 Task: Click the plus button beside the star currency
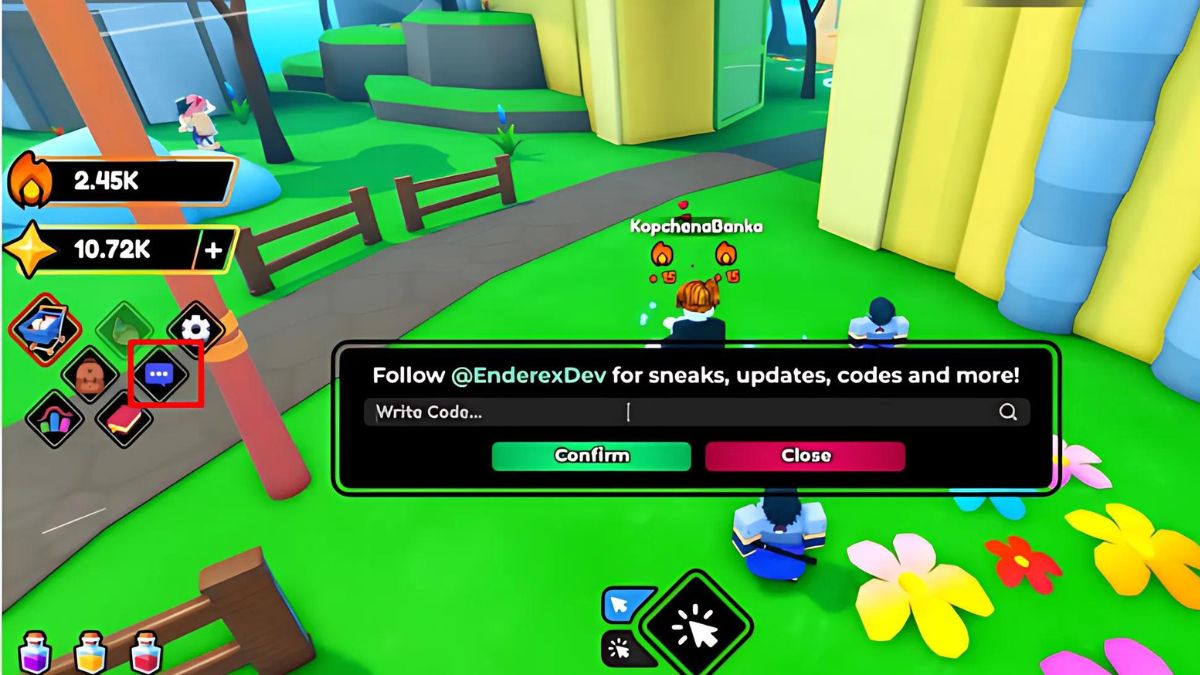213,250
